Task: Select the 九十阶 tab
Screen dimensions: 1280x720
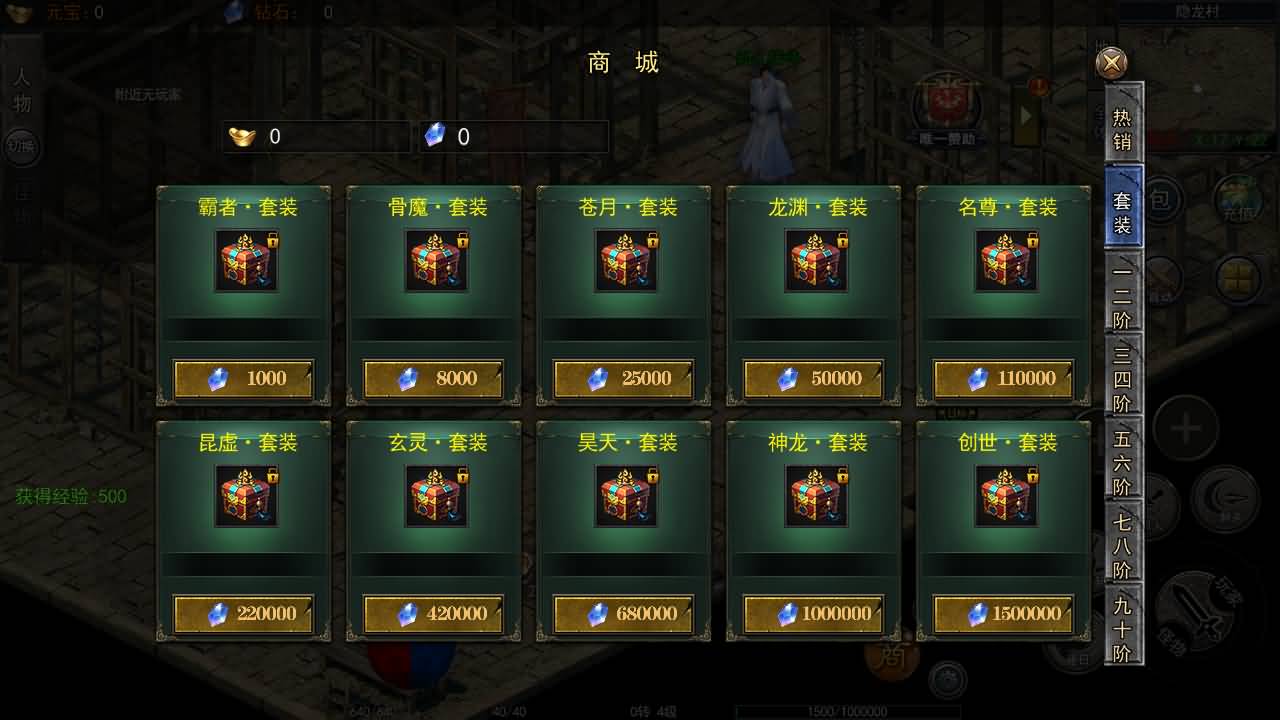Action: [1123, 628]
